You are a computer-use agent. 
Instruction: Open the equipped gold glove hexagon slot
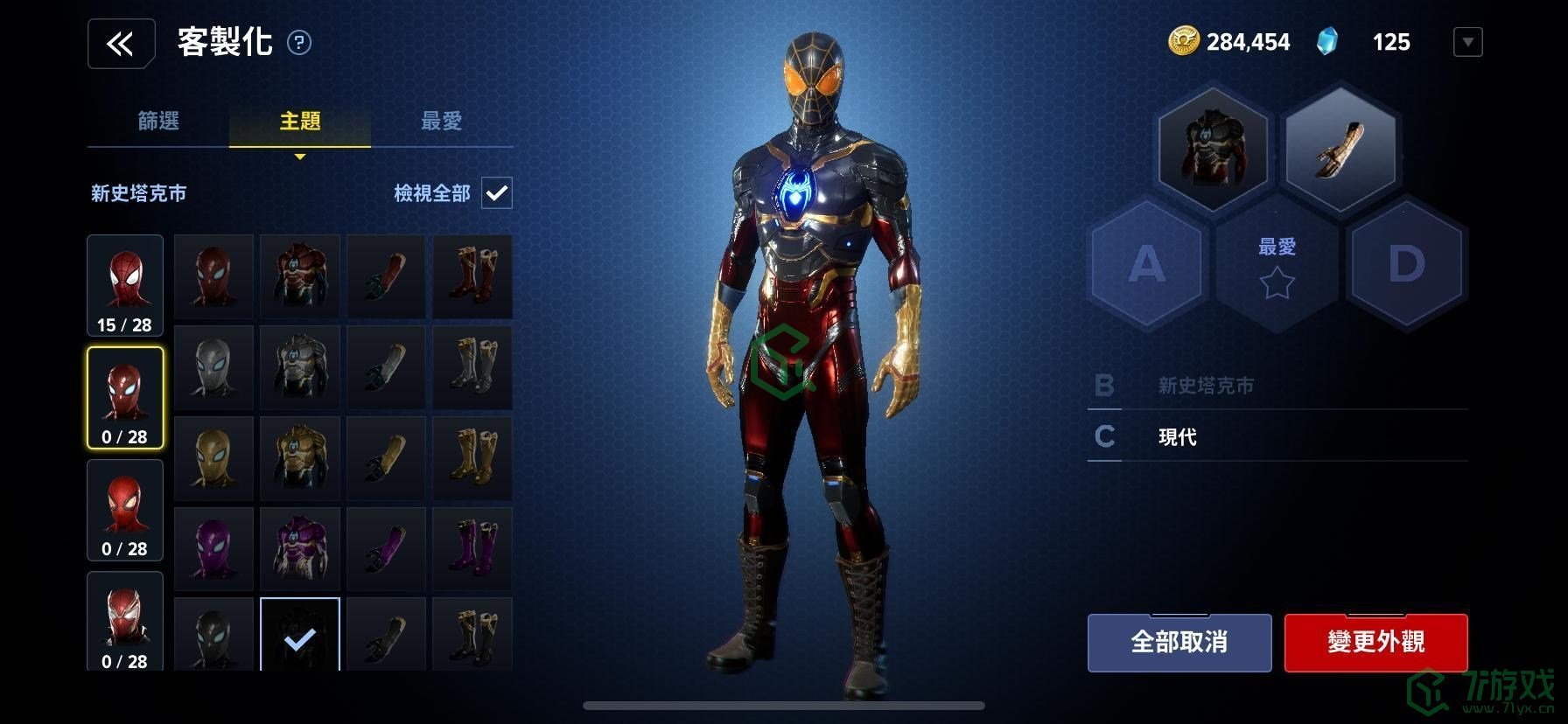coord(1340,149)
